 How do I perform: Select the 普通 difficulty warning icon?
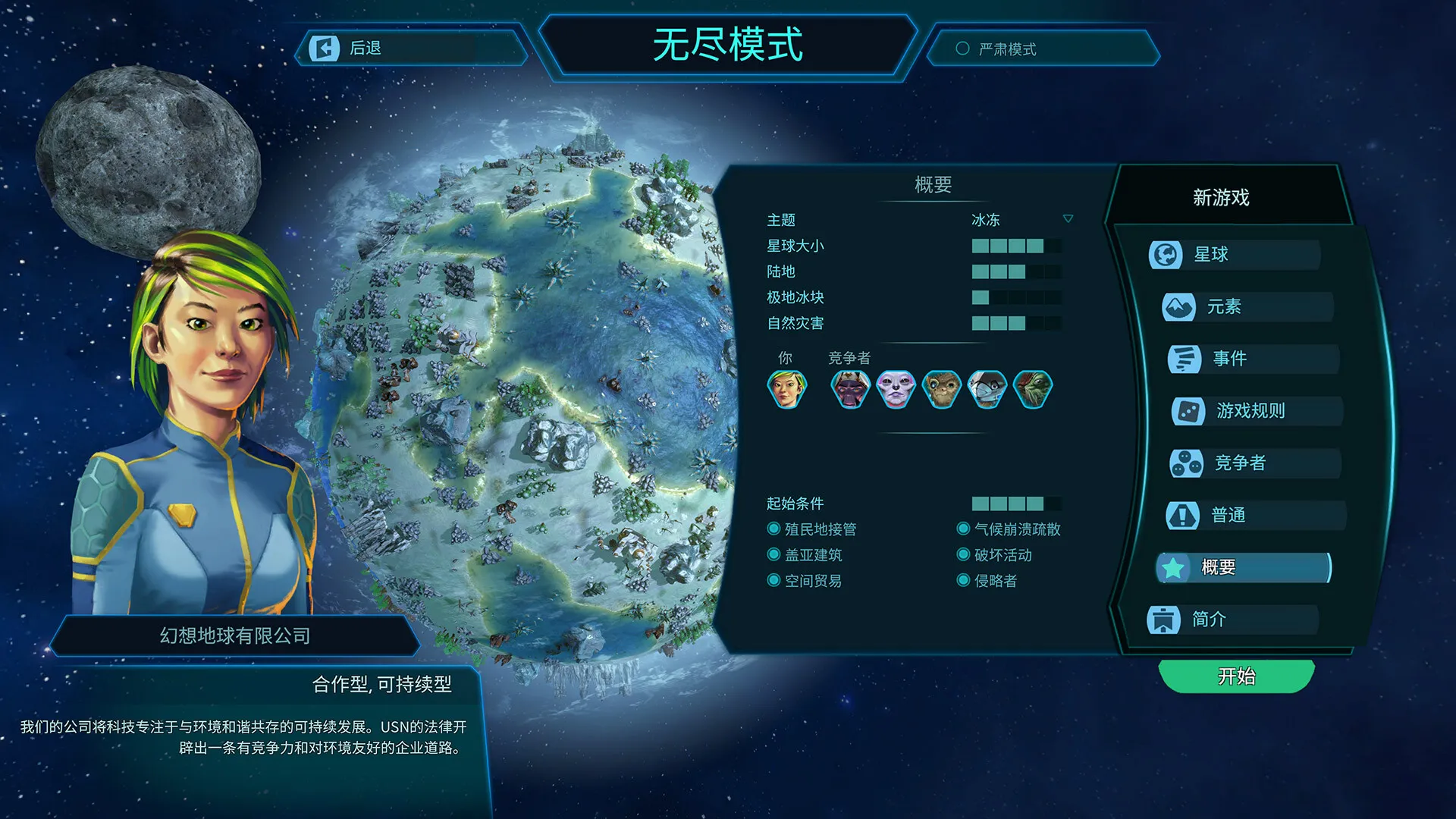[1183, 514]
